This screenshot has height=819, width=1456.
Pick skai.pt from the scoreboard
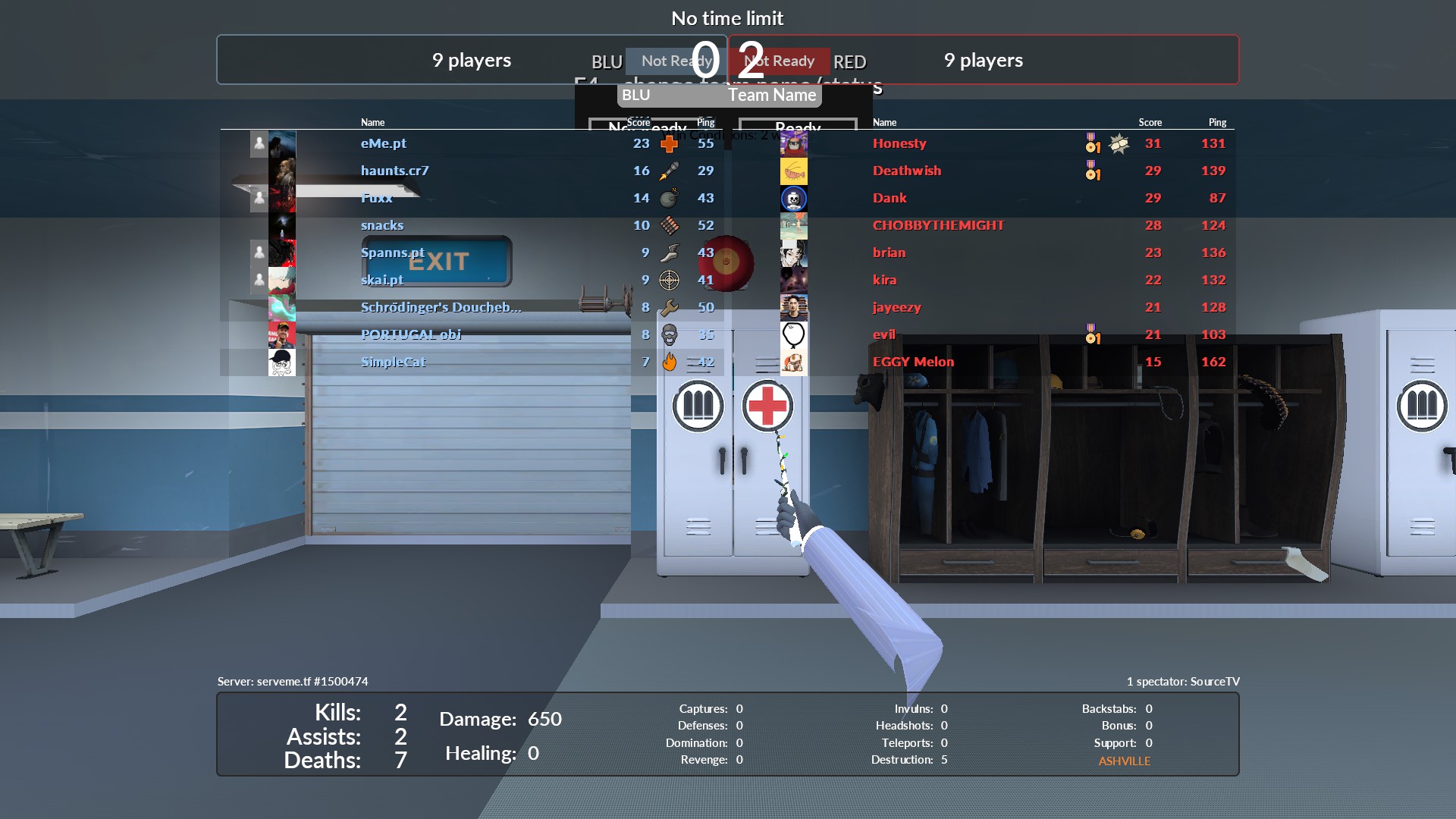(382, 280)
